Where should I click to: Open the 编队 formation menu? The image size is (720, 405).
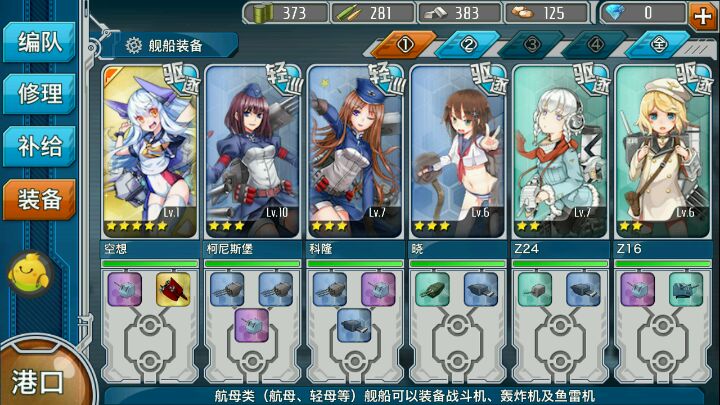tap(40, 45)
